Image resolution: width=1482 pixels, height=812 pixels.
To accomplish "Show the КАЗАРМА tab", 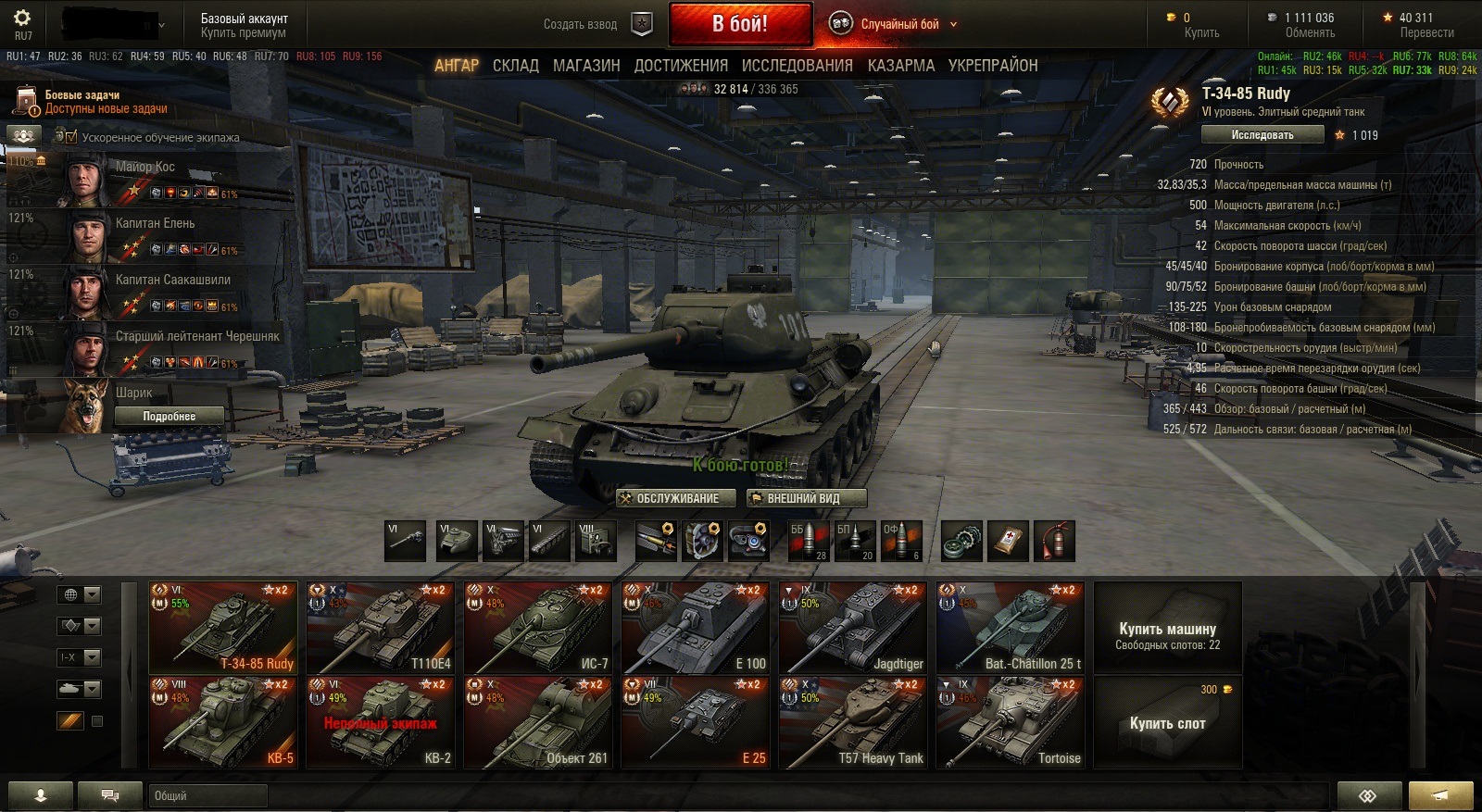I will click(x=900, y=66).
